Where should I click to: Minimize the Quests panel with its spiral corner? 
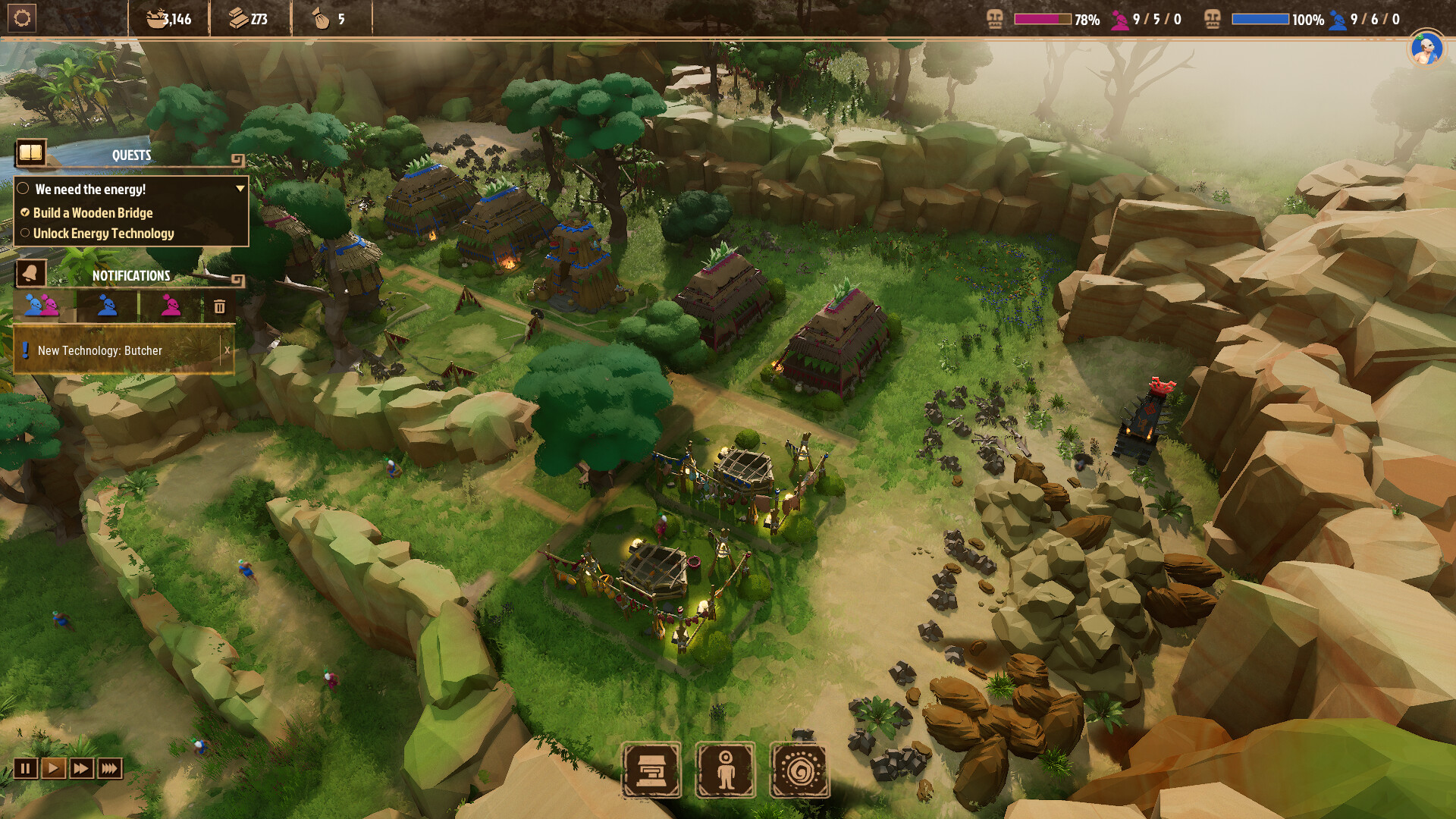pyautogui.click(x=237, y=159)
